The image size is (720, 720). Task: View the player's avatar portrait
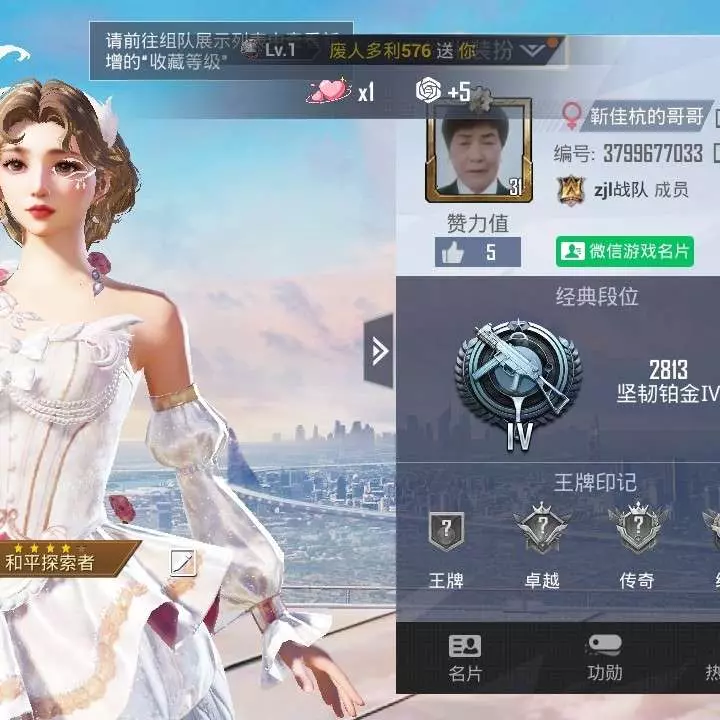pyautogui.click(x=477, y=150)
